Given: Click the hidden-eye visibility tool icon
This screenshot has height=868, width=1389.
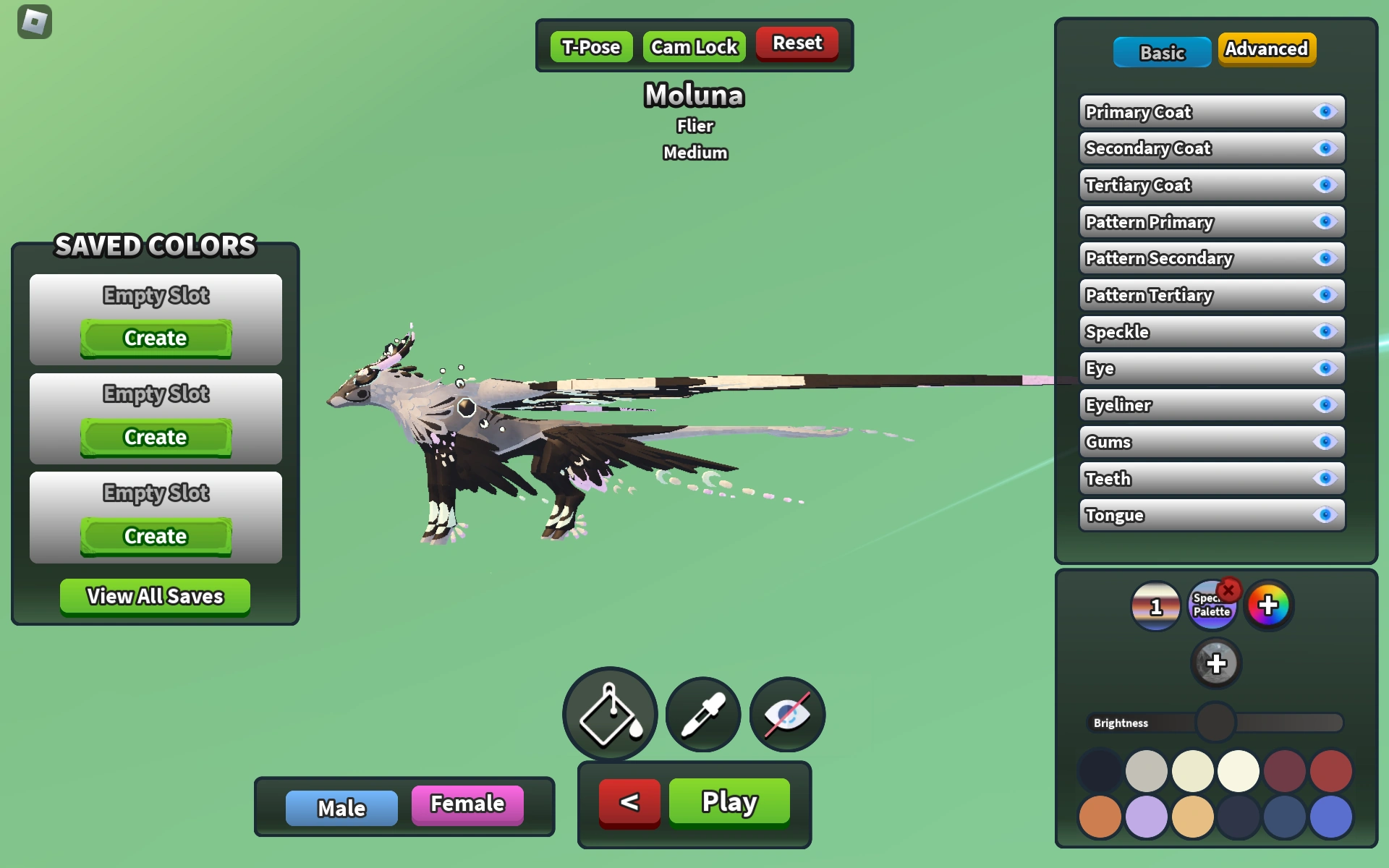Looking at the screenshot, I should [x=786, y=714].
